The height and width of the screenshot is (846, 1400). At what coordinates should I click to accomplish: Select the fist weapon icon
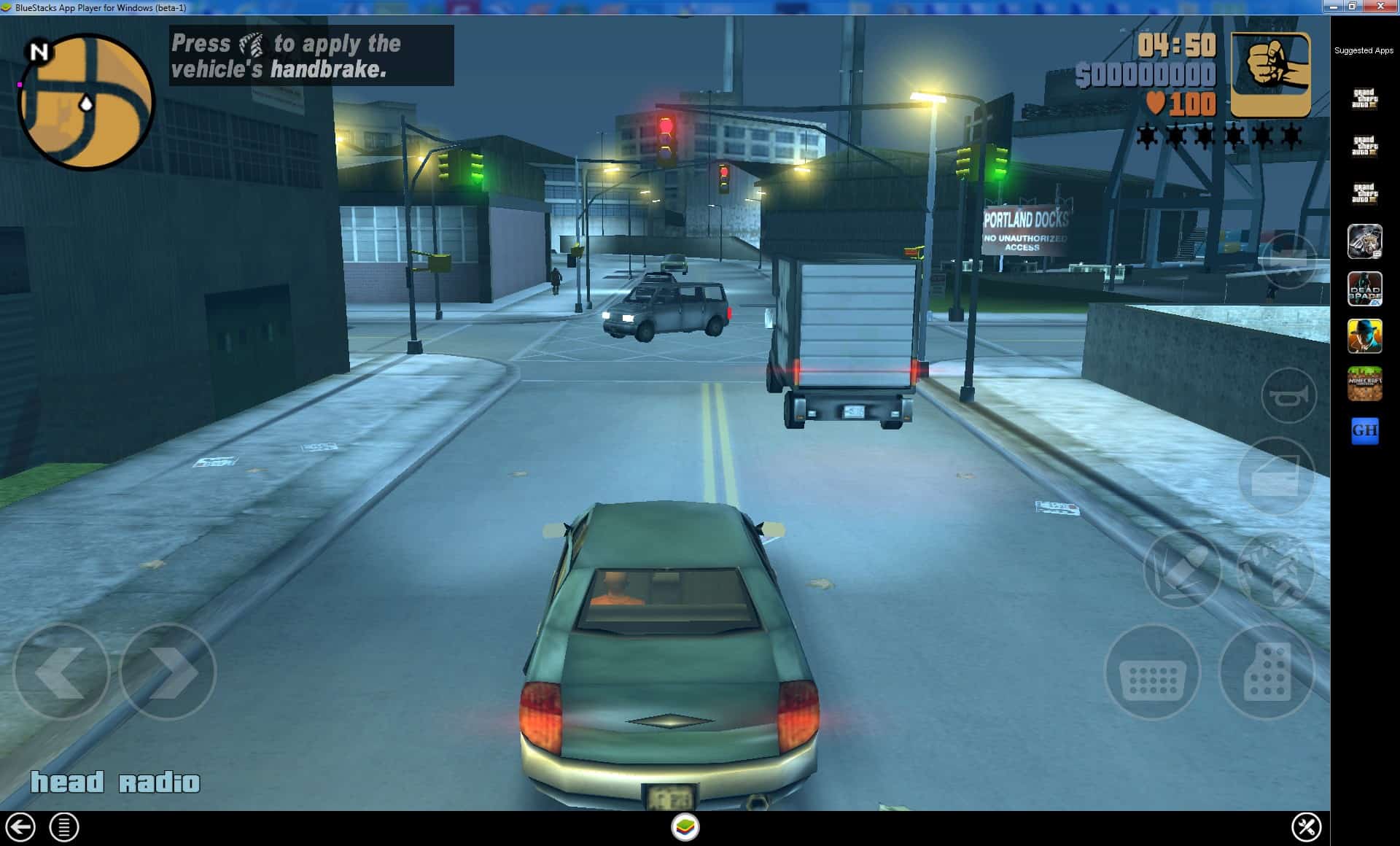1270,74
